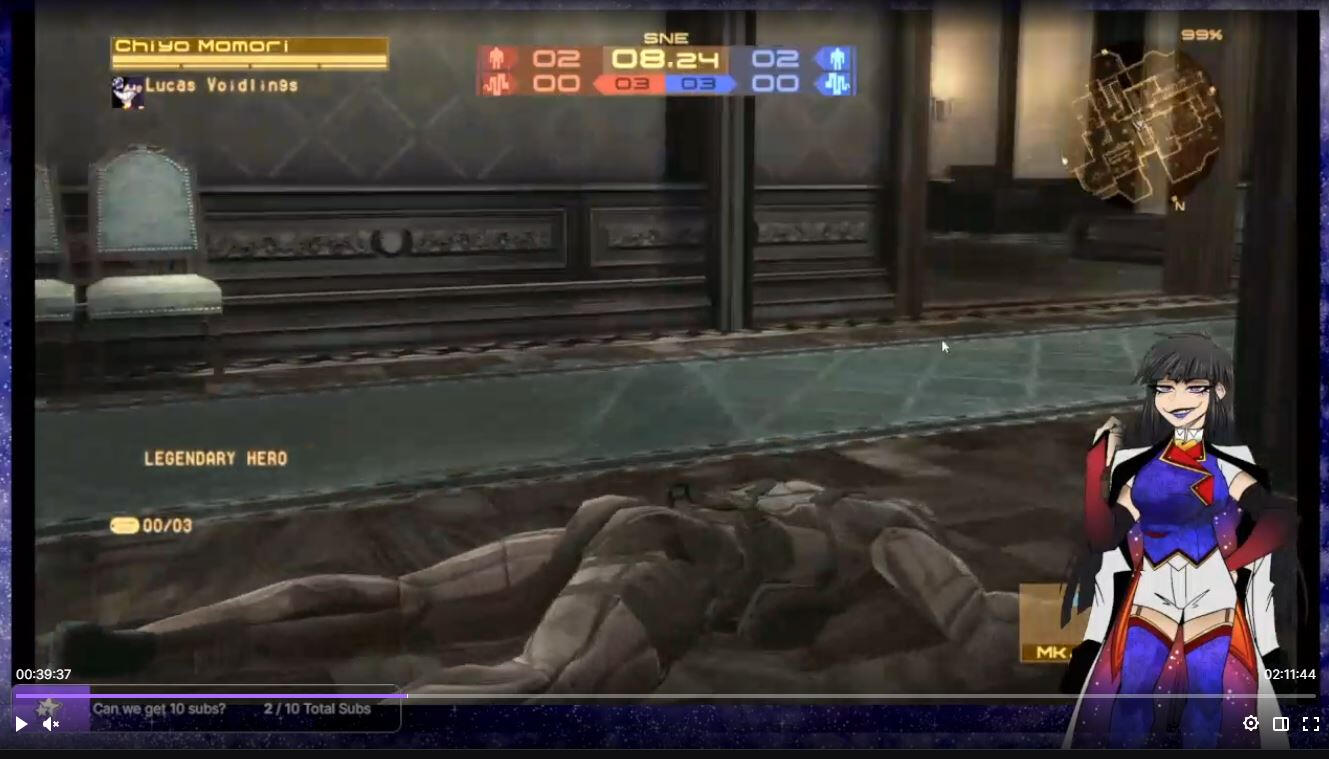Click the circular radar minimap
Image resolution: width=1329 pixels, height=759 pixels.
(1143, 125)
